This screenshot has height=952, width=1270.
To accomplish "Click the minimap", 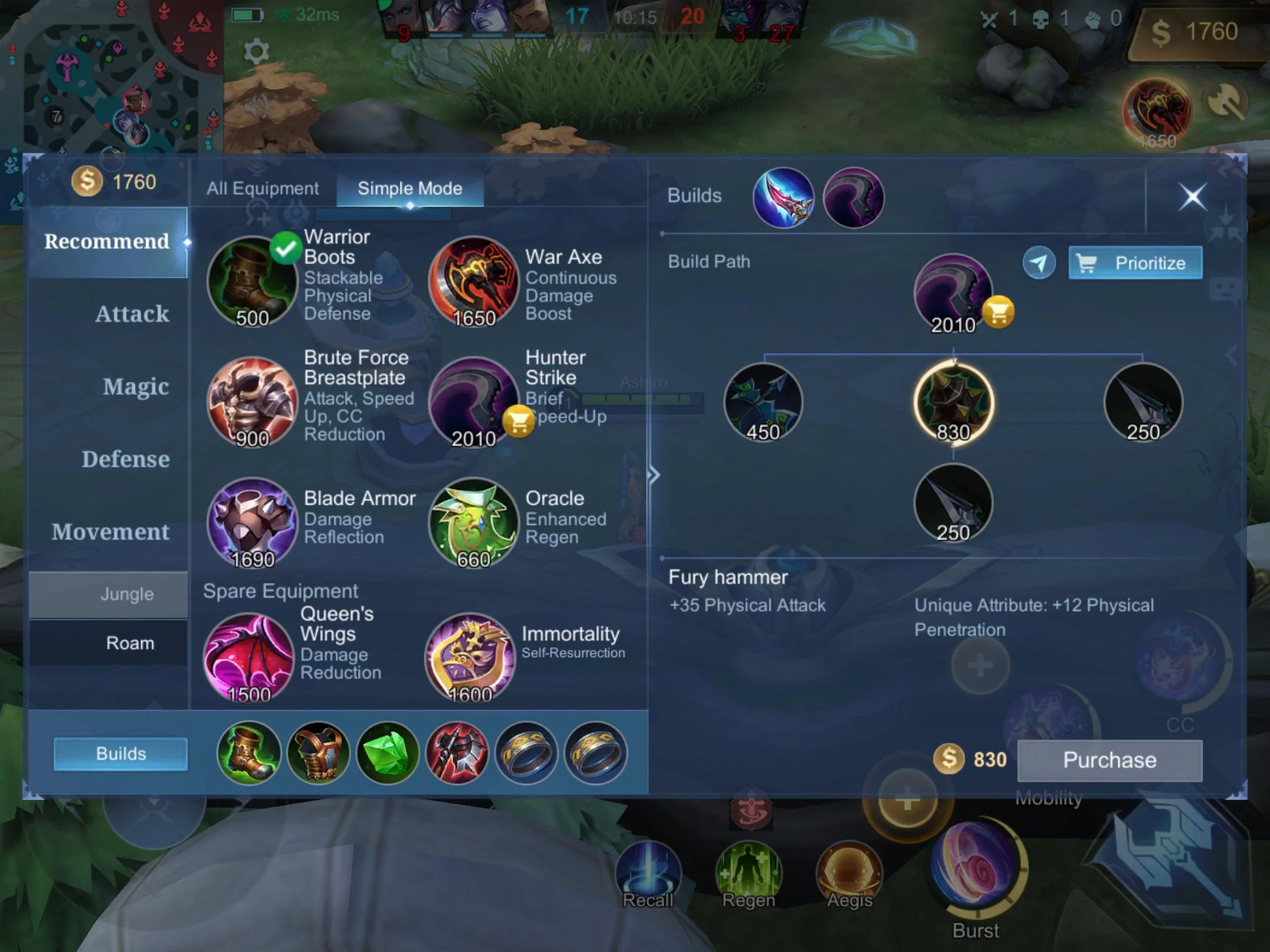I will (112, 76).
